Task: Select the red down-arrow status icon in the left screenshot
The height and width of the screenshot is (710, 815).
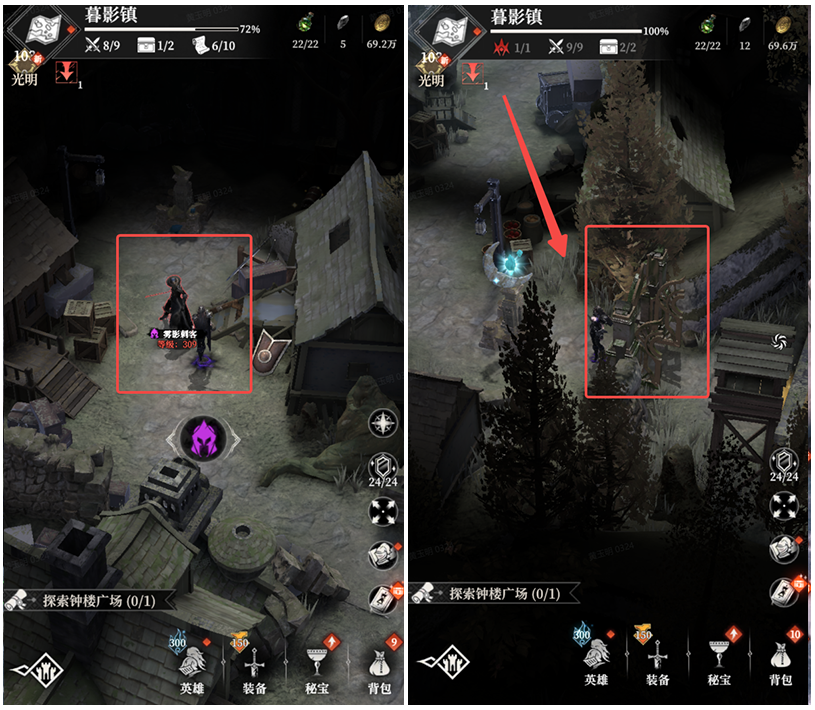Action: click(67, 73)
